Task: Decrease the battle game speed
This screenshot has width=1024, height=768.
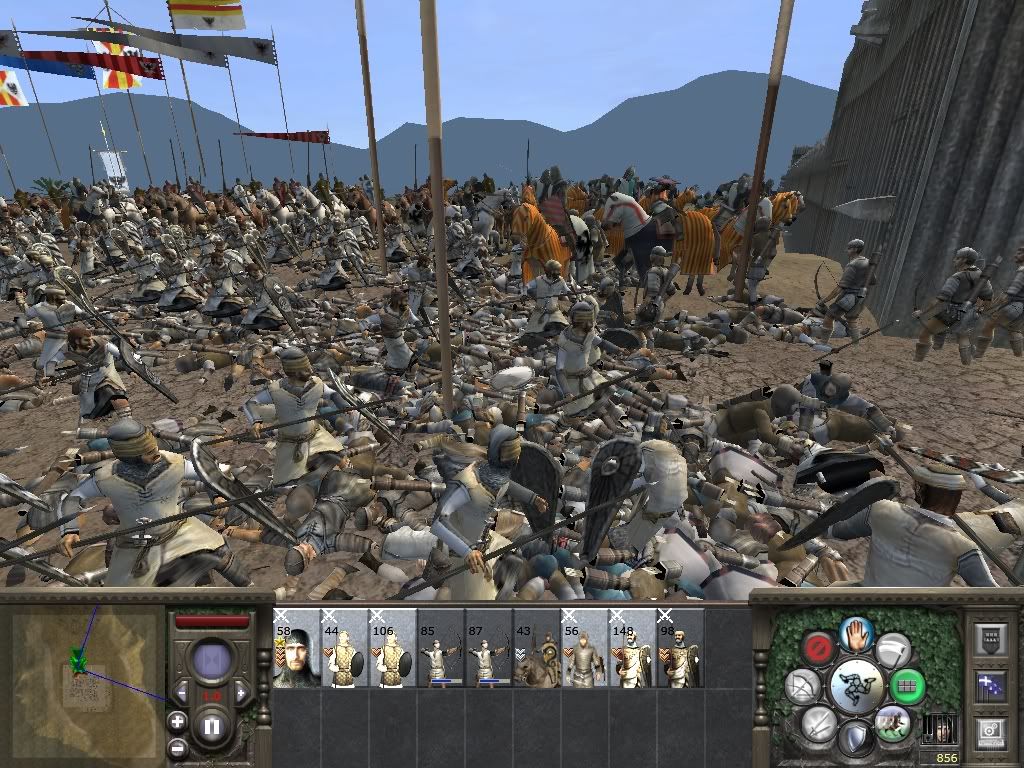Action: click(x=182, y=693)
